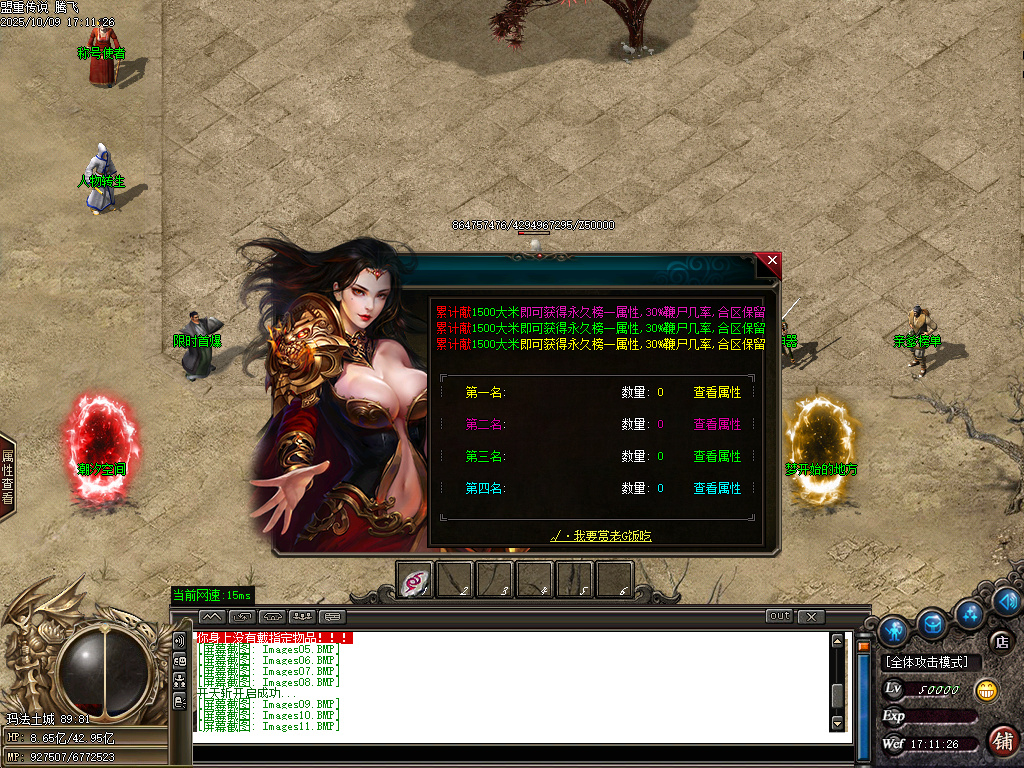Click the blue speaker sound icon
The image size is (1024, 768).
(1007, 601)
